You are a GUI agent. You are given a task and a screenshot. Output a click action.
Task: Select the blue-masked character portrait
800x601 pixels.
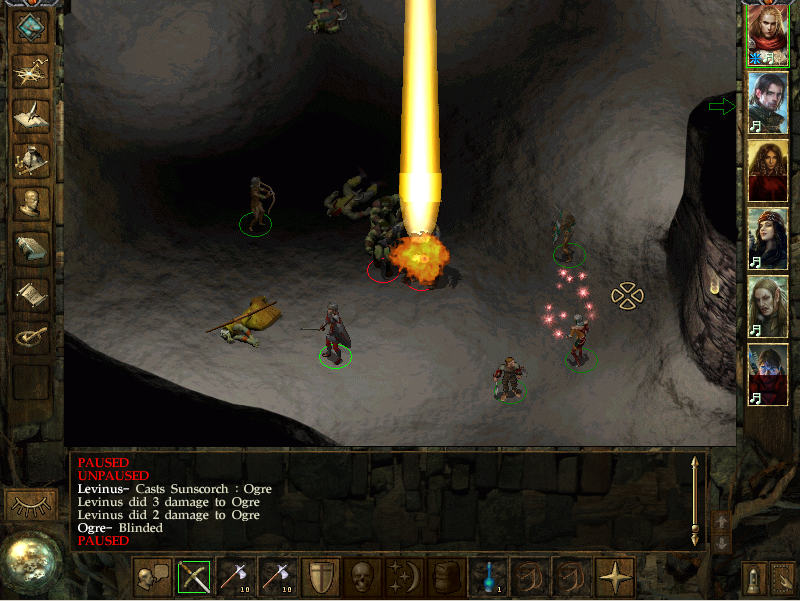click(767, 373)
